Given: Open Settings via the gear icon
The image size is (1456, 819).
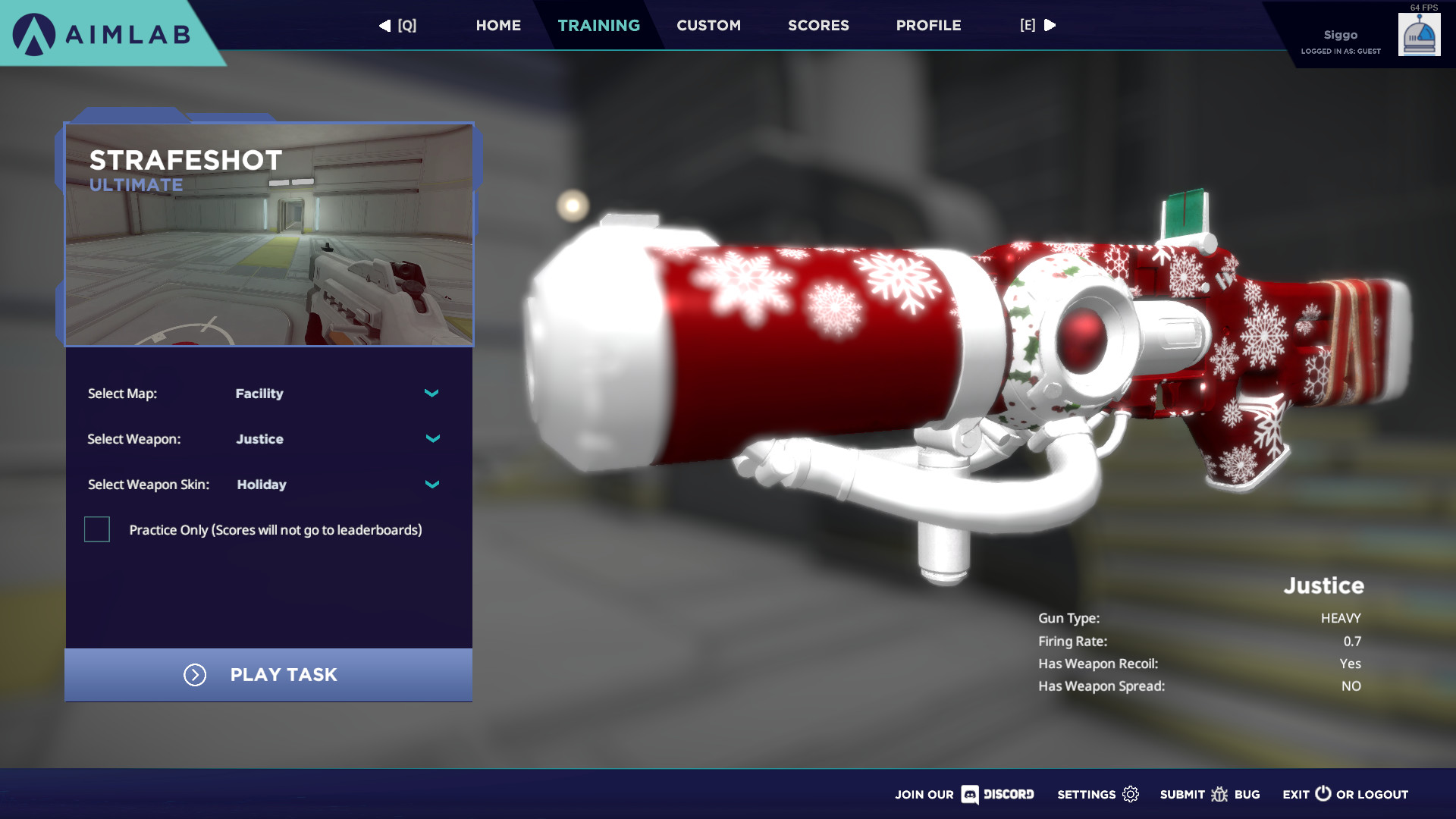Looking at the screenshot, I should 1129,794.
